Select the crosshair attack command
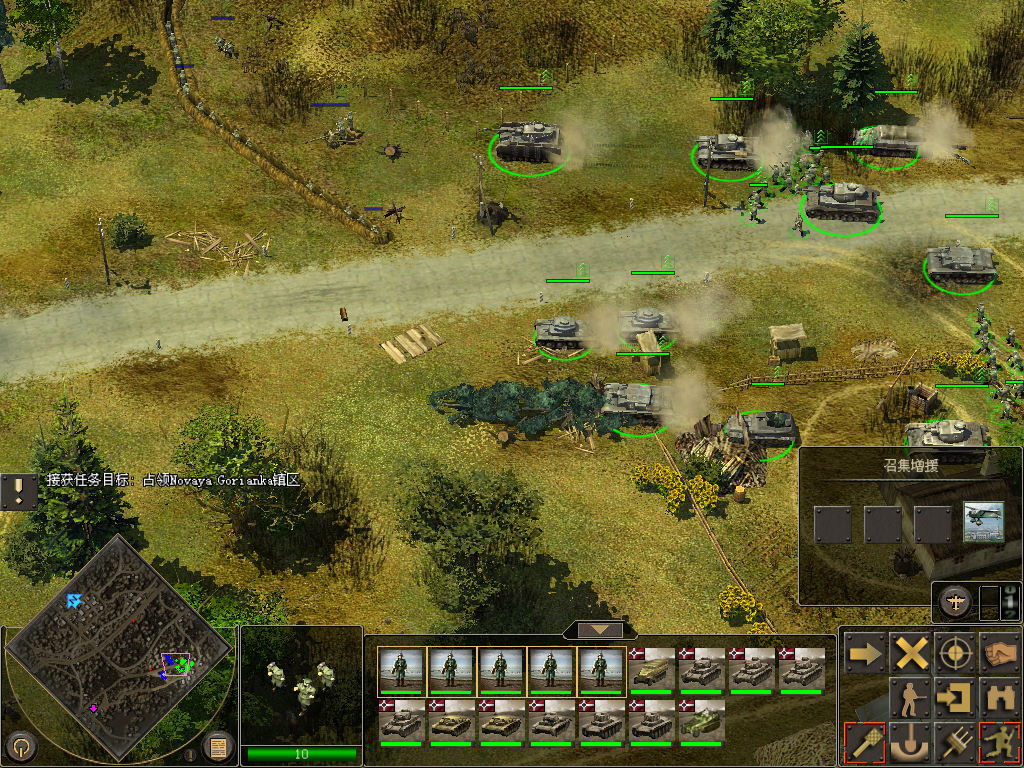This screenshot has height=768, width=1024. (x=956, y=655)
